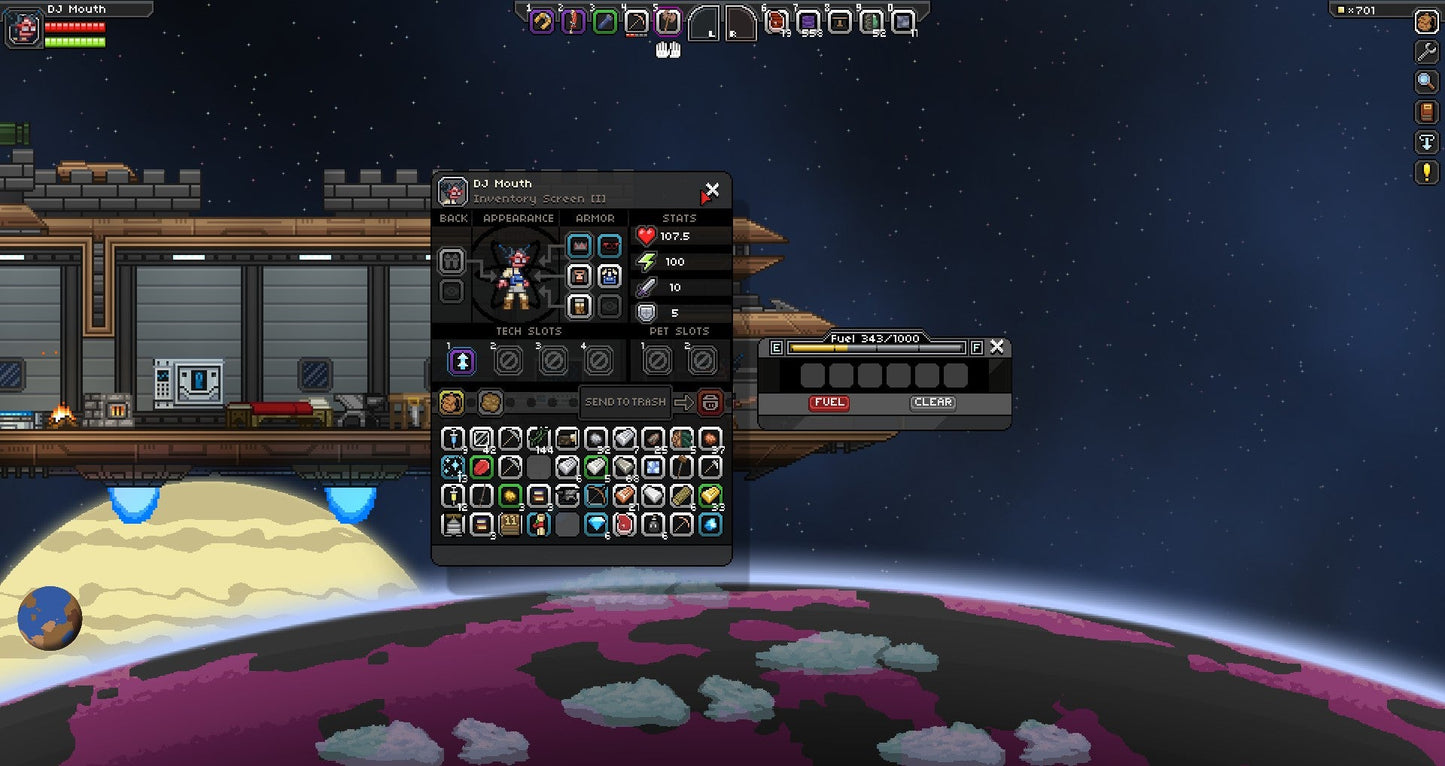This screenshot has width=1445, height=766.
Task: Open the crafting wrench menu
Action: pos(1426,52)
